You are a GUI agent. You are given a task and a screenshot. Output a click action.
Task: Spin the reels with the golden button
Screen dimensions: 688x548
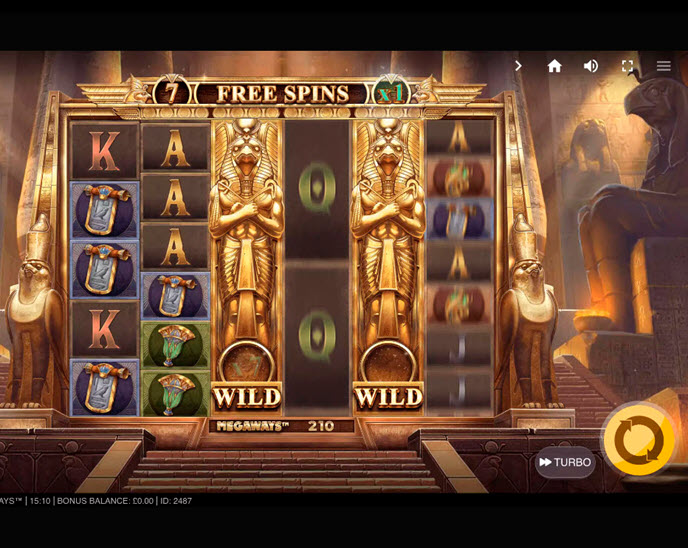tap(639, 440)
